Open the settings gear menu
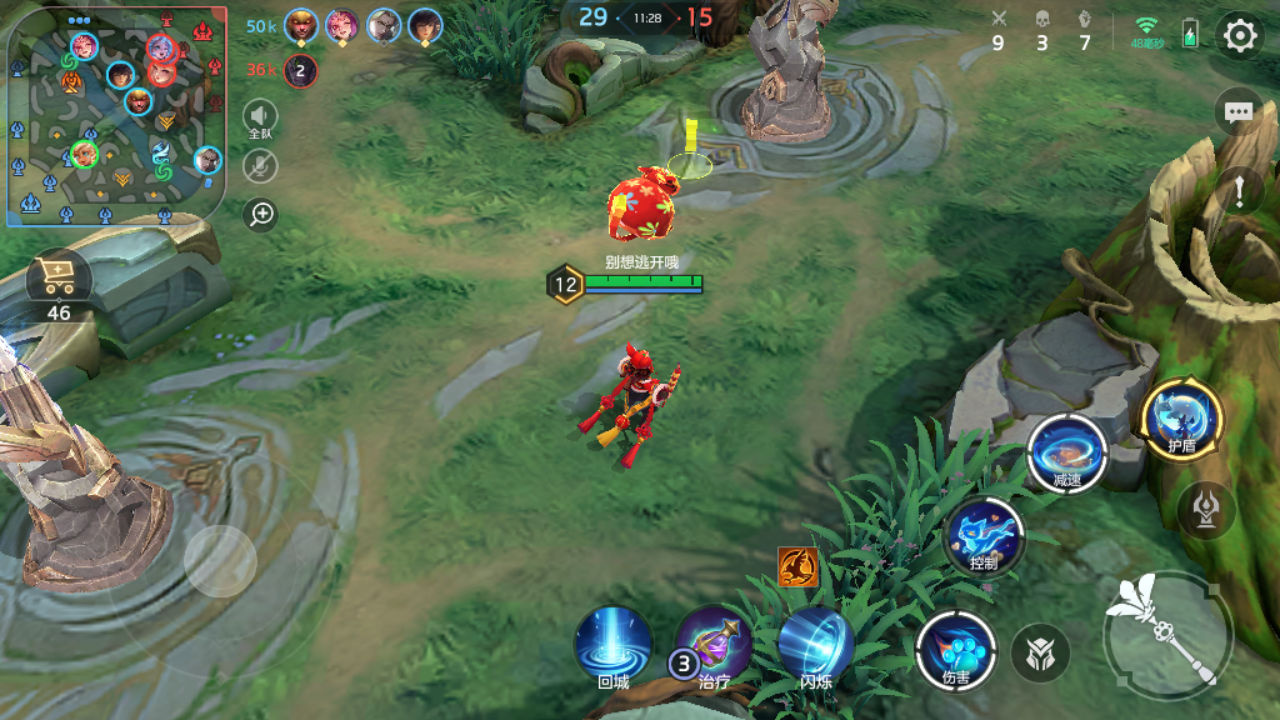This screenshot has width=1280, height=720. point(1240,37)
